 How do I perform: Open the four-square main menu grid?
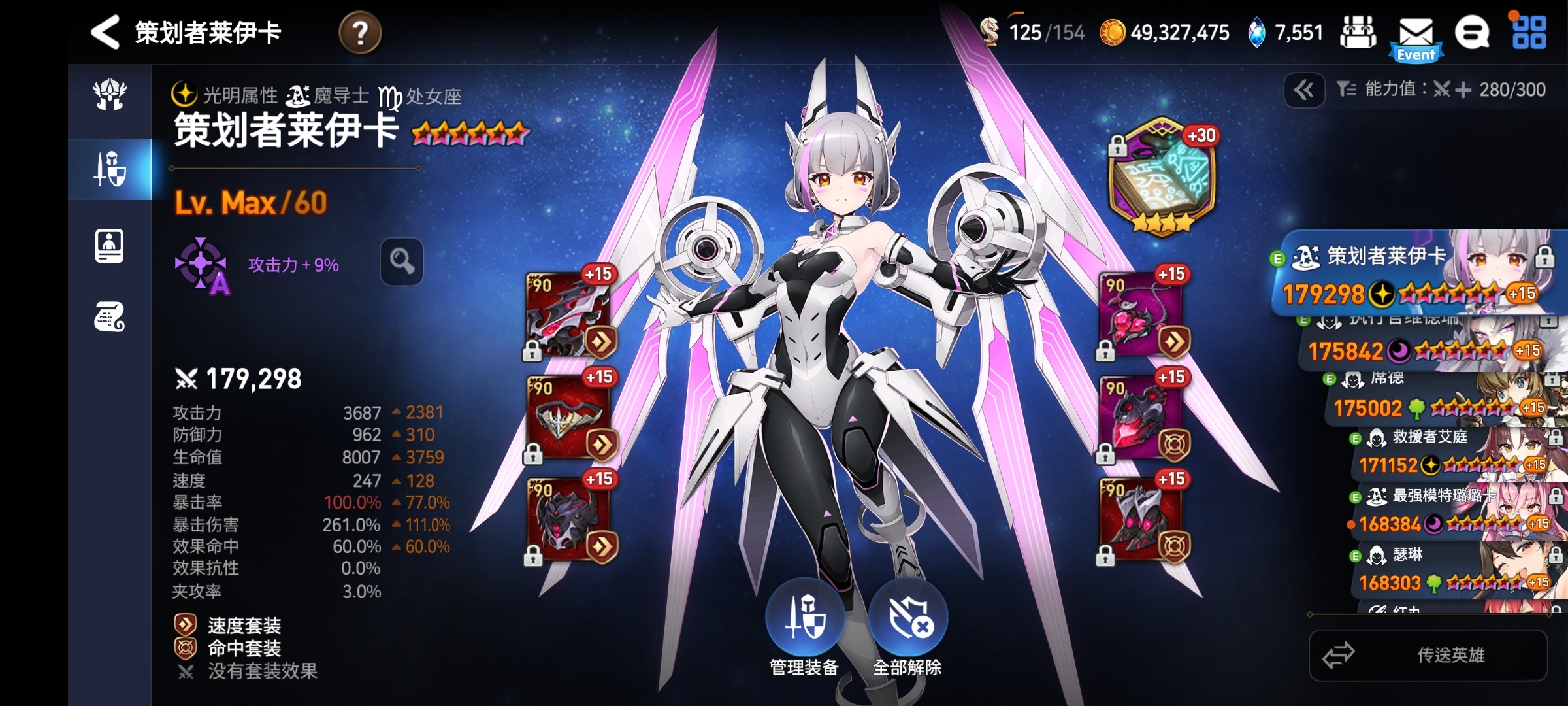coord(1529,33)
